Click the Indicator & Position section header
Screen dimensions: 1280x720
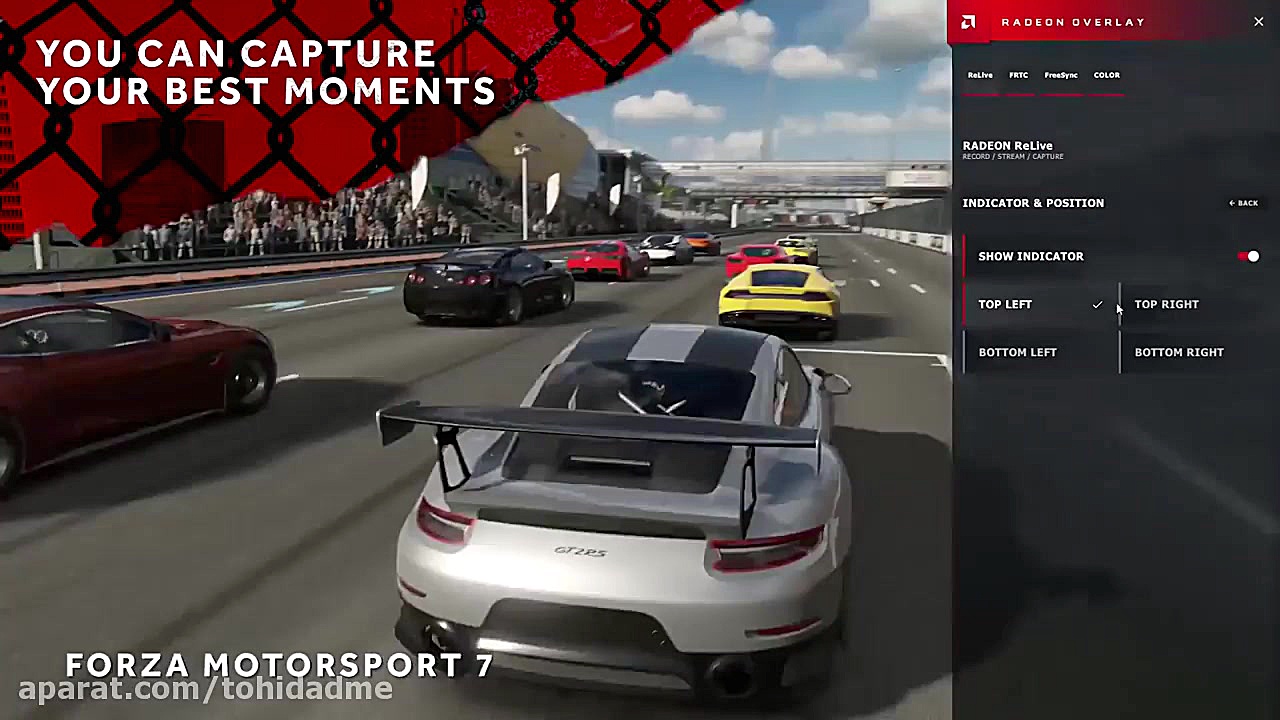[x=1033, y=203]
